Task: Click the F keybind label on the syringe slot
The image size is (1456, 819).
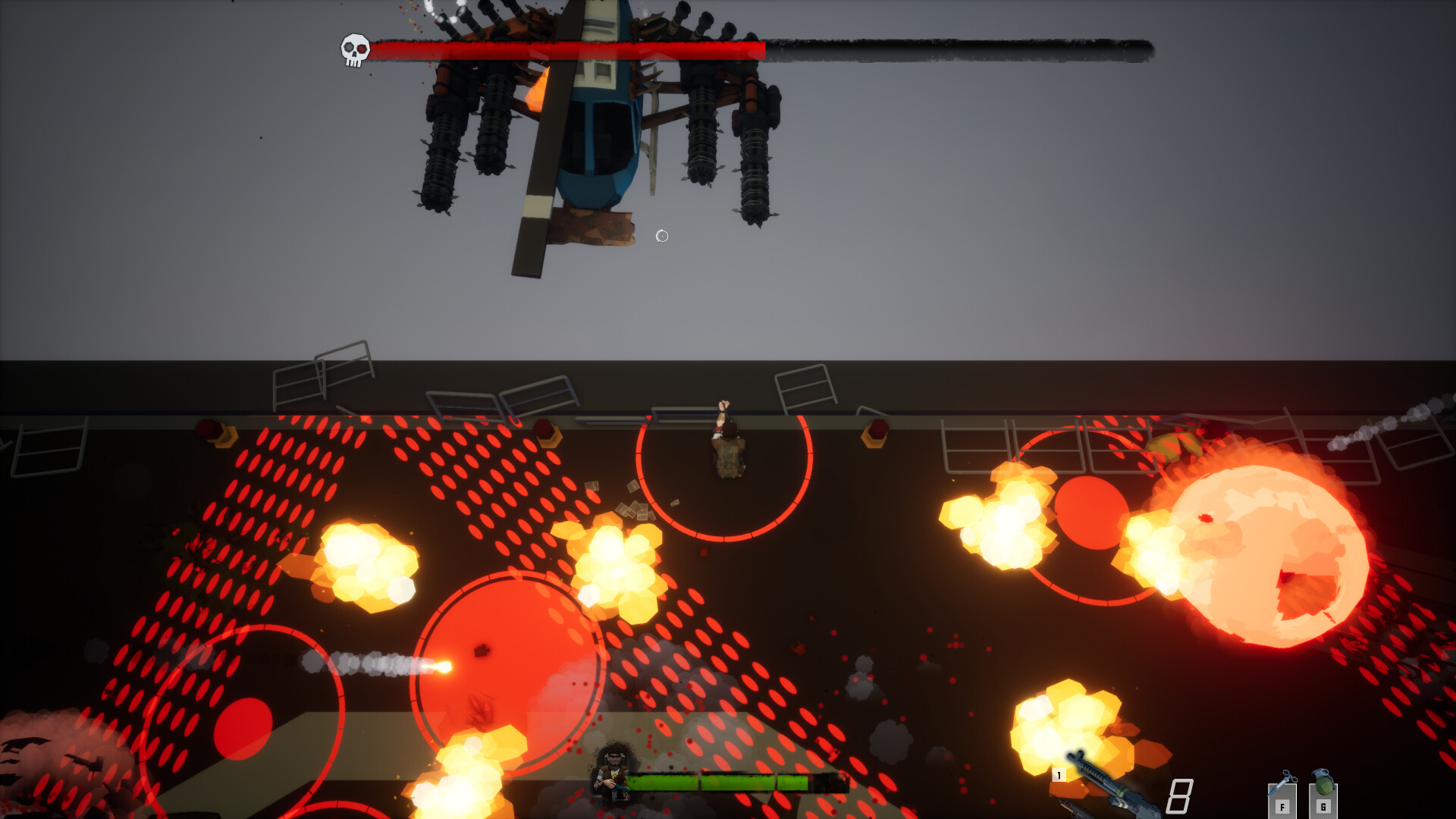Action: tap(1282, 807)
